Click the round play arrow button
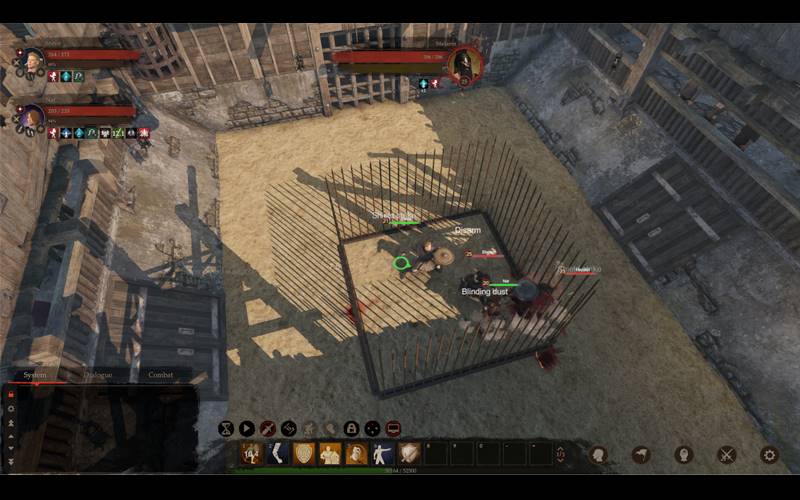800x500 pixels. pyautogui.click(x=246, y=428)
